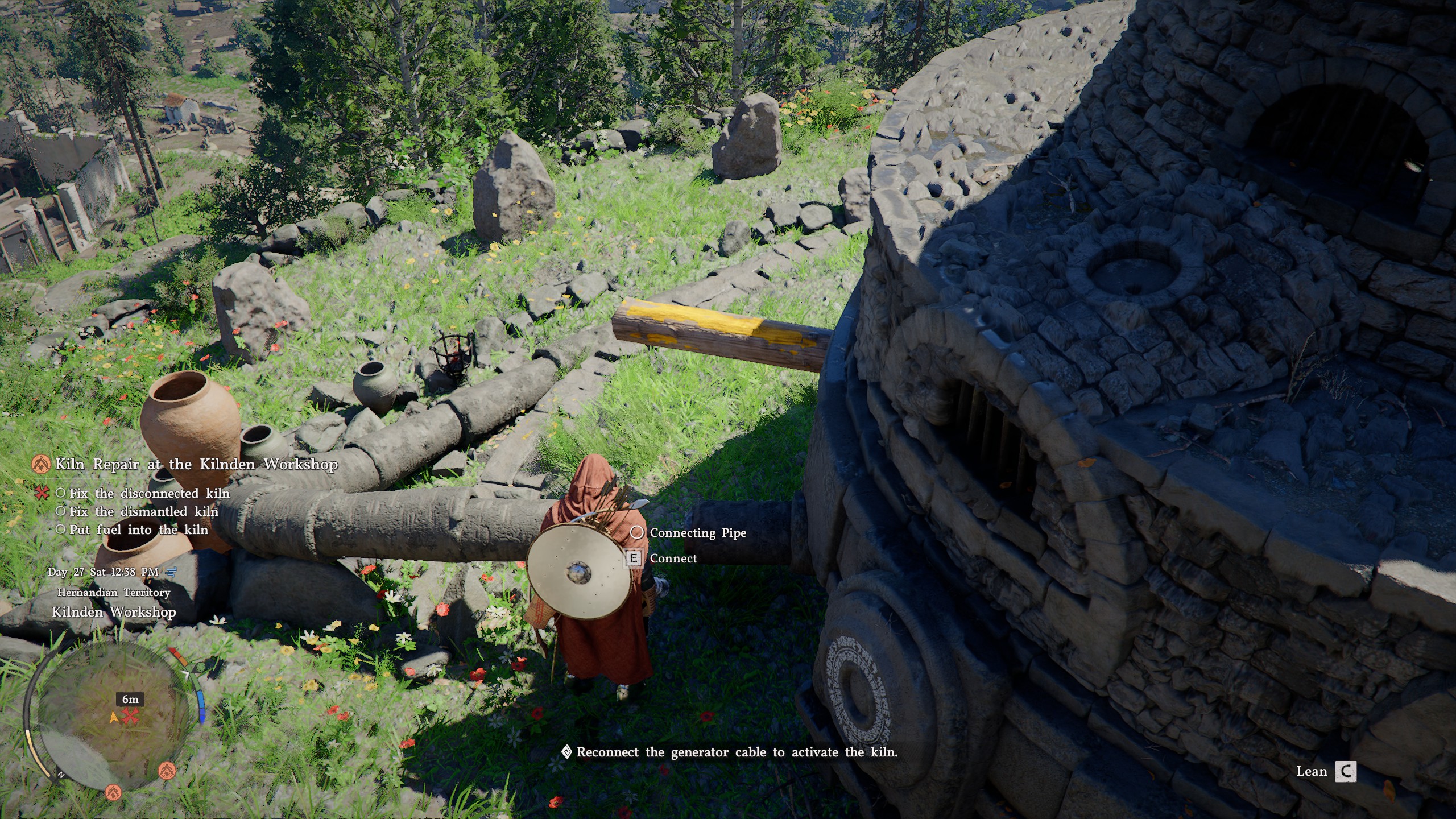This screenshot has width=1456, height=819.
Task: Select the green foliage icon on the minimap rim
Action: pos(200,667)
